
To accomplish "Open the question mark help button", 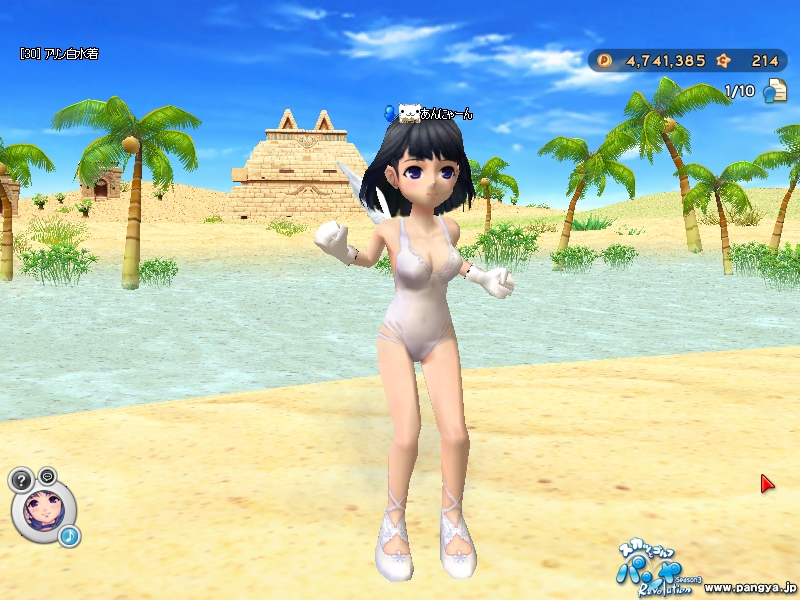I will [x=20, y=479].
